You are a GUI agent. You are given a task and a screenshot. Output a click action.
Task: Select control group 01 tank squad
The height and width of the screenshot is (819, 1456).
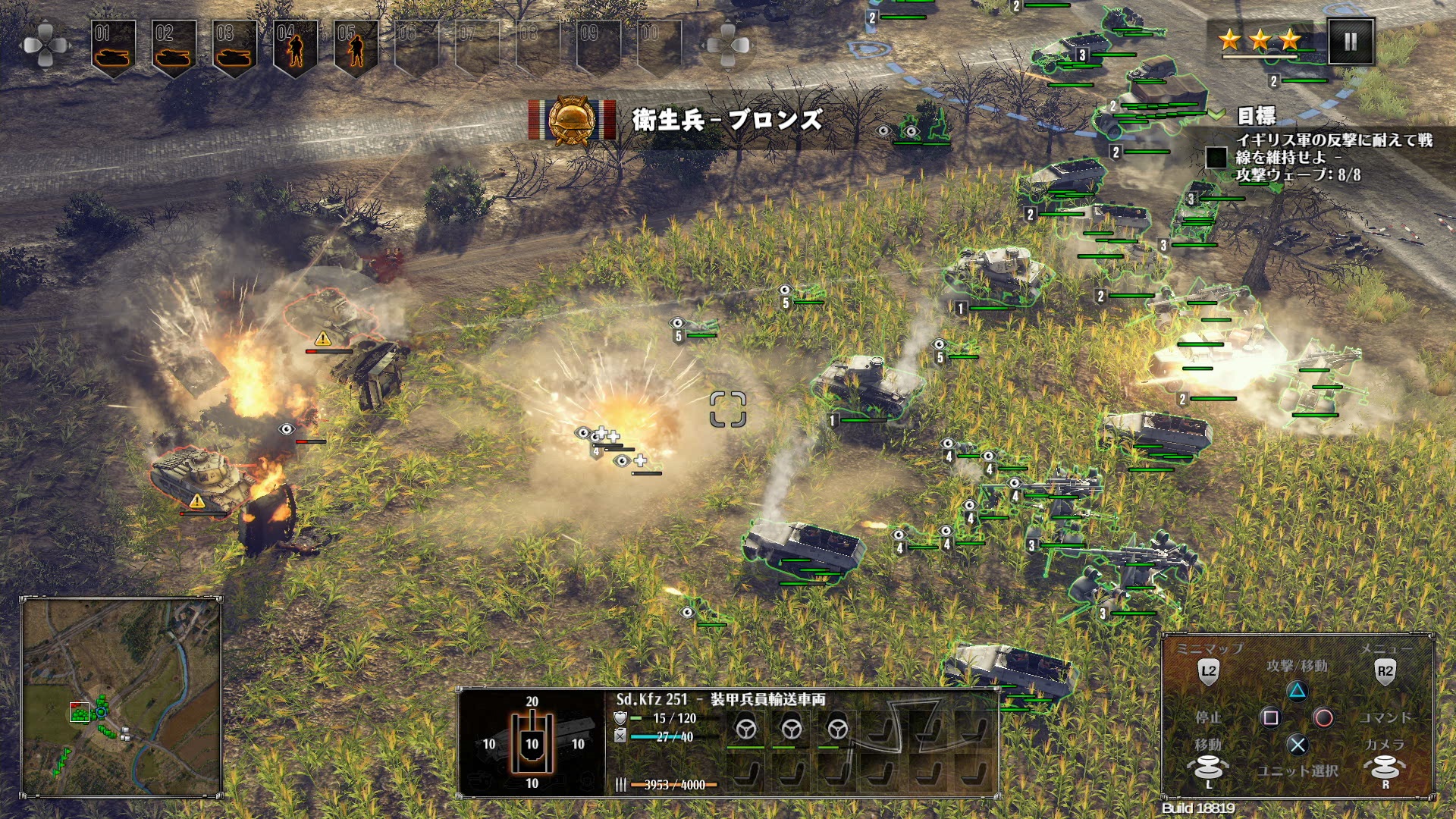(113, 47)
